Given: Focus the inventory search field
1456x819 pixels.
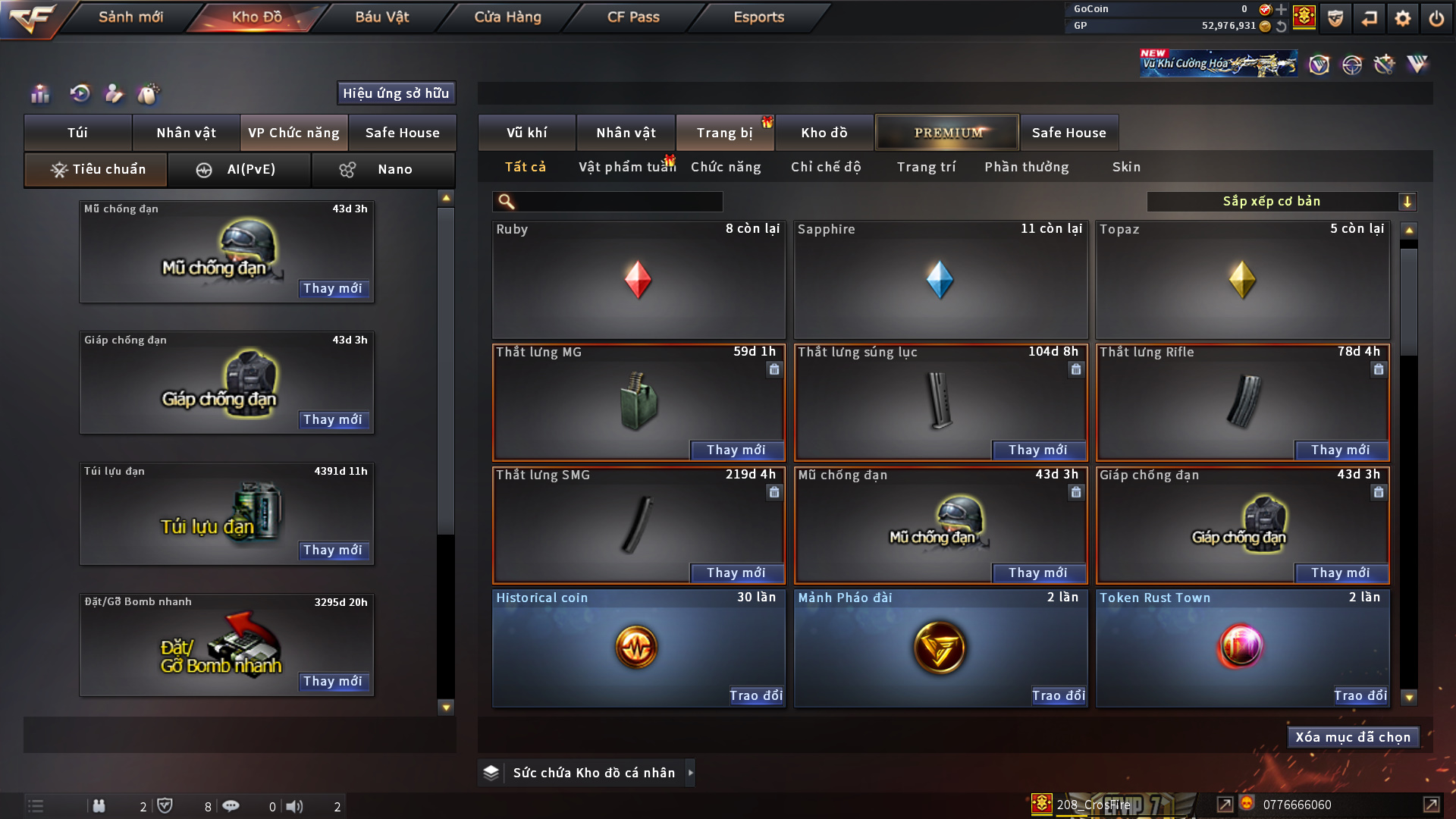Looking at the screenshot, I should coord(618,201).
